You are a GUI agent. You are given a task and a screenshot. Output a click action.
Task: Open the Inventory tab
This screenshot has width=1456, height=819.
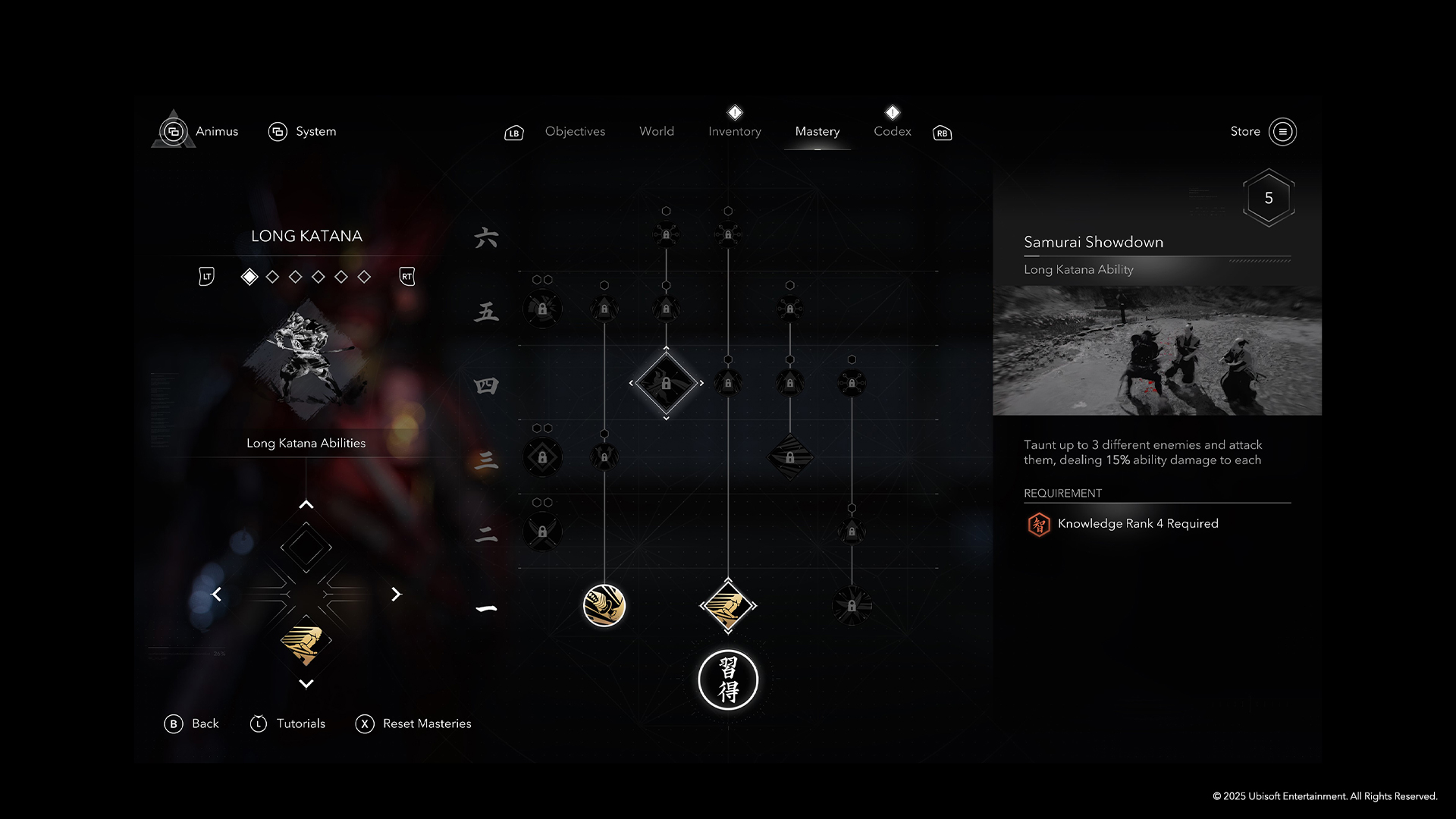[x=734, y=131]
